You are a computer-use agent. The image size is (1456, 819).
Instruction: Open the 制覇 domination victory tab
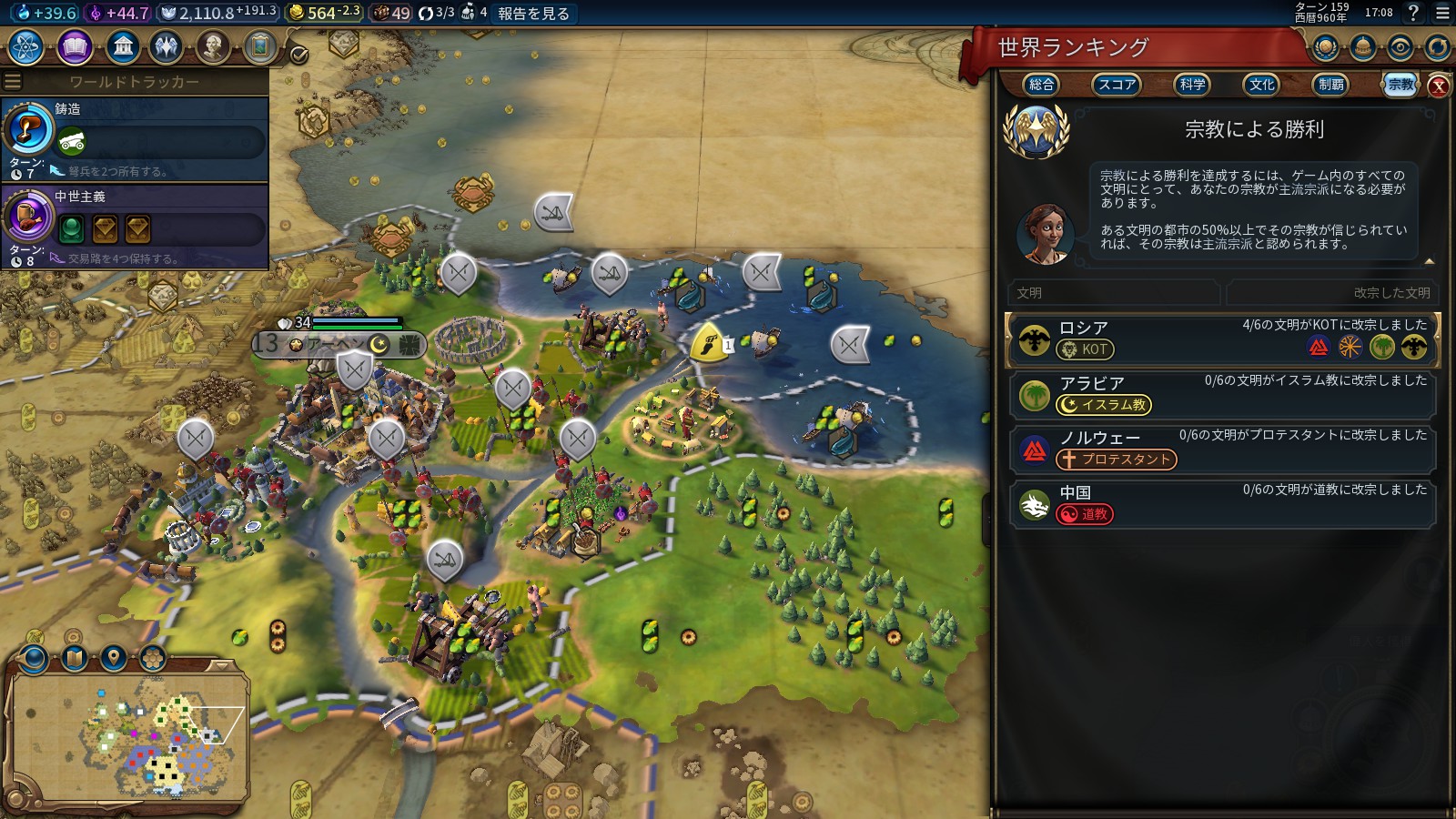(1330, 85)
